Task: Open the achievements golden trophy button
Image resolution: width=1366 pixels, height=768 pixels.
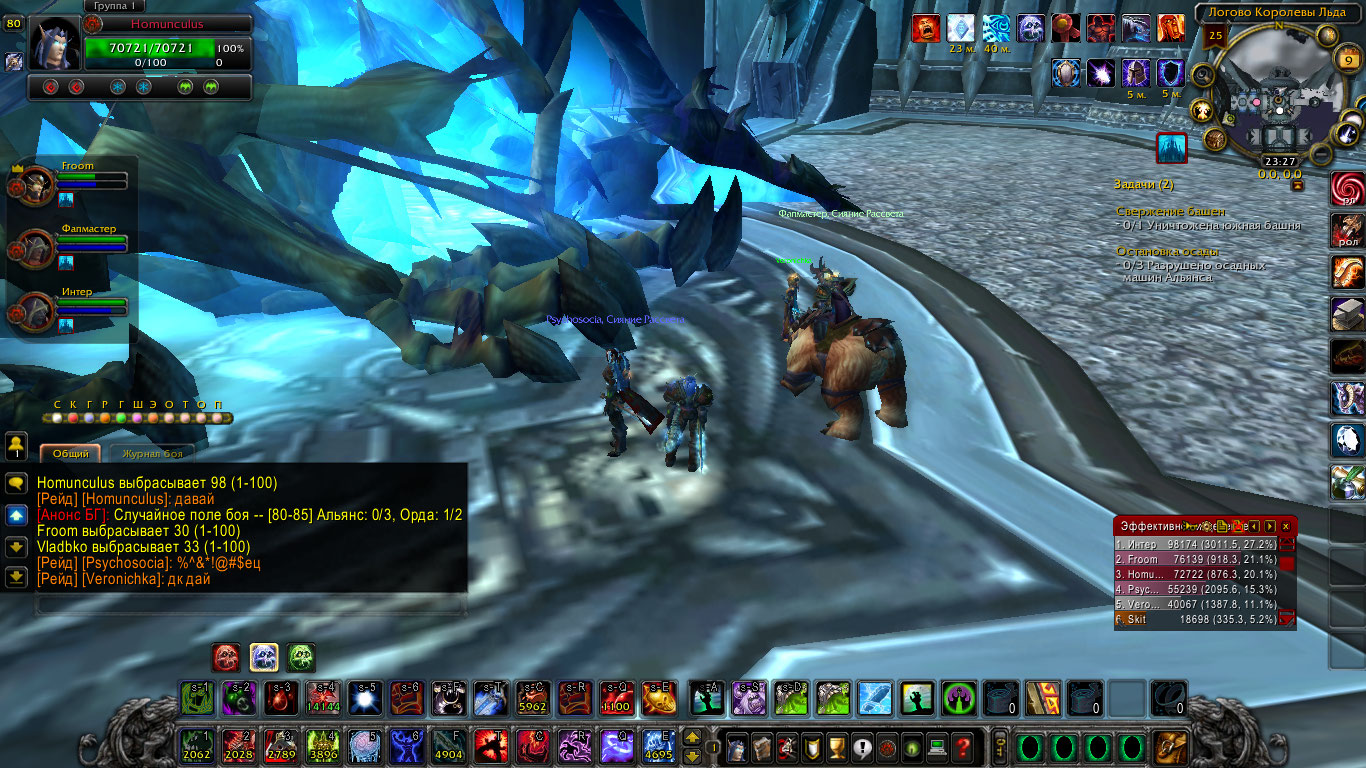Action: tap(838, 746)
